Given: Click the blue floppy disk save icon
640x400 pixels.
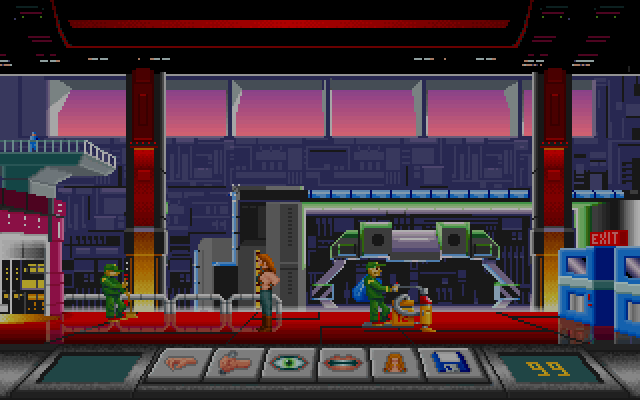Looking at the screenshot, I should tap(450, 364).
